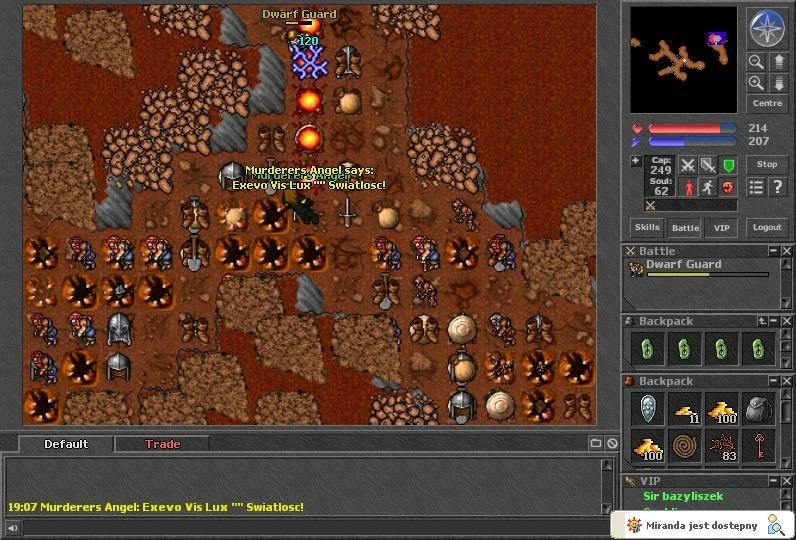The height and width of the screenshot is (540, 796).
Task: Select Sir bazyliszek in the VIP list
Action: pos(685,496)
